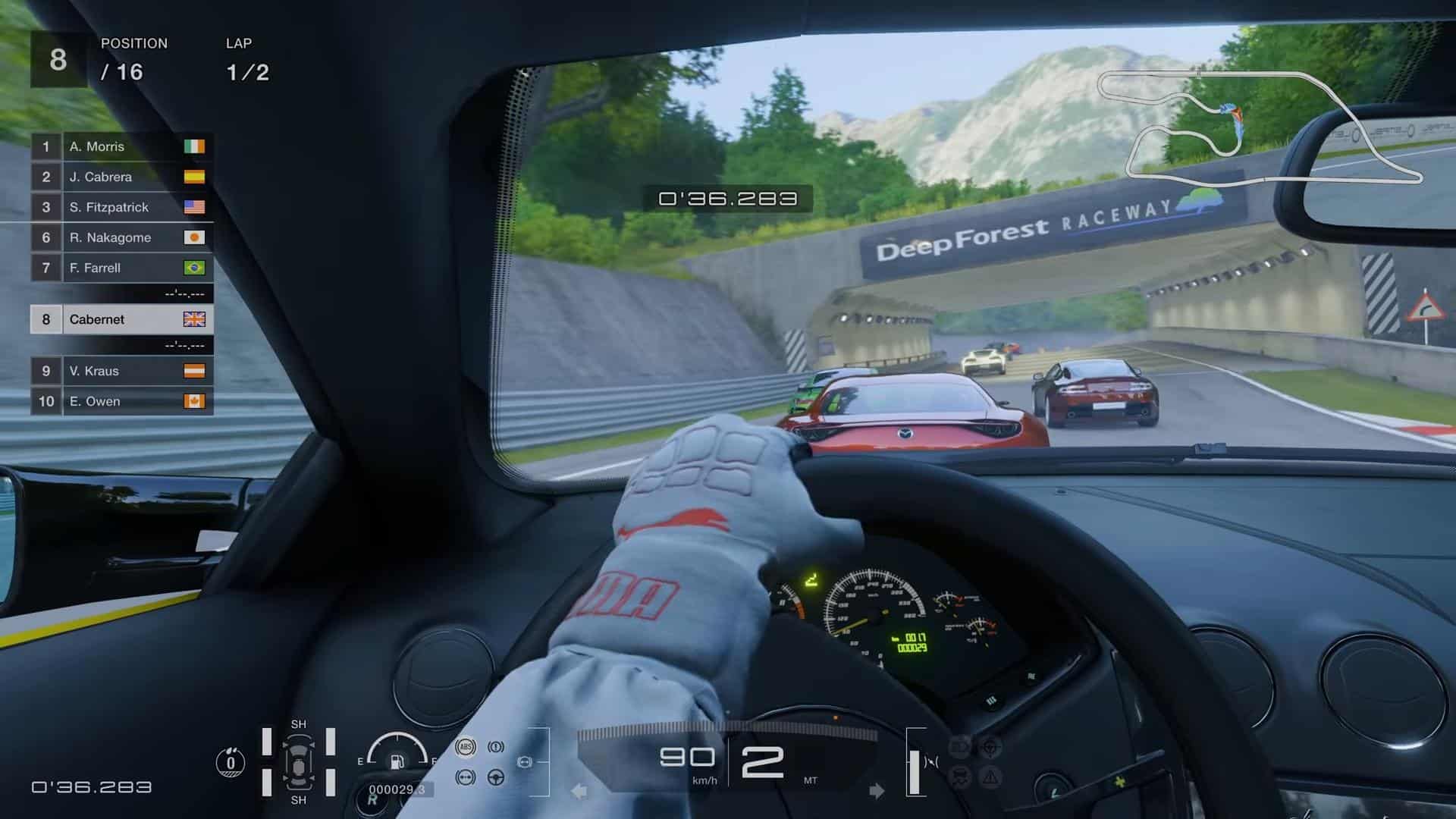Click the steering wheel assist icon

click(x=496, y=777)
